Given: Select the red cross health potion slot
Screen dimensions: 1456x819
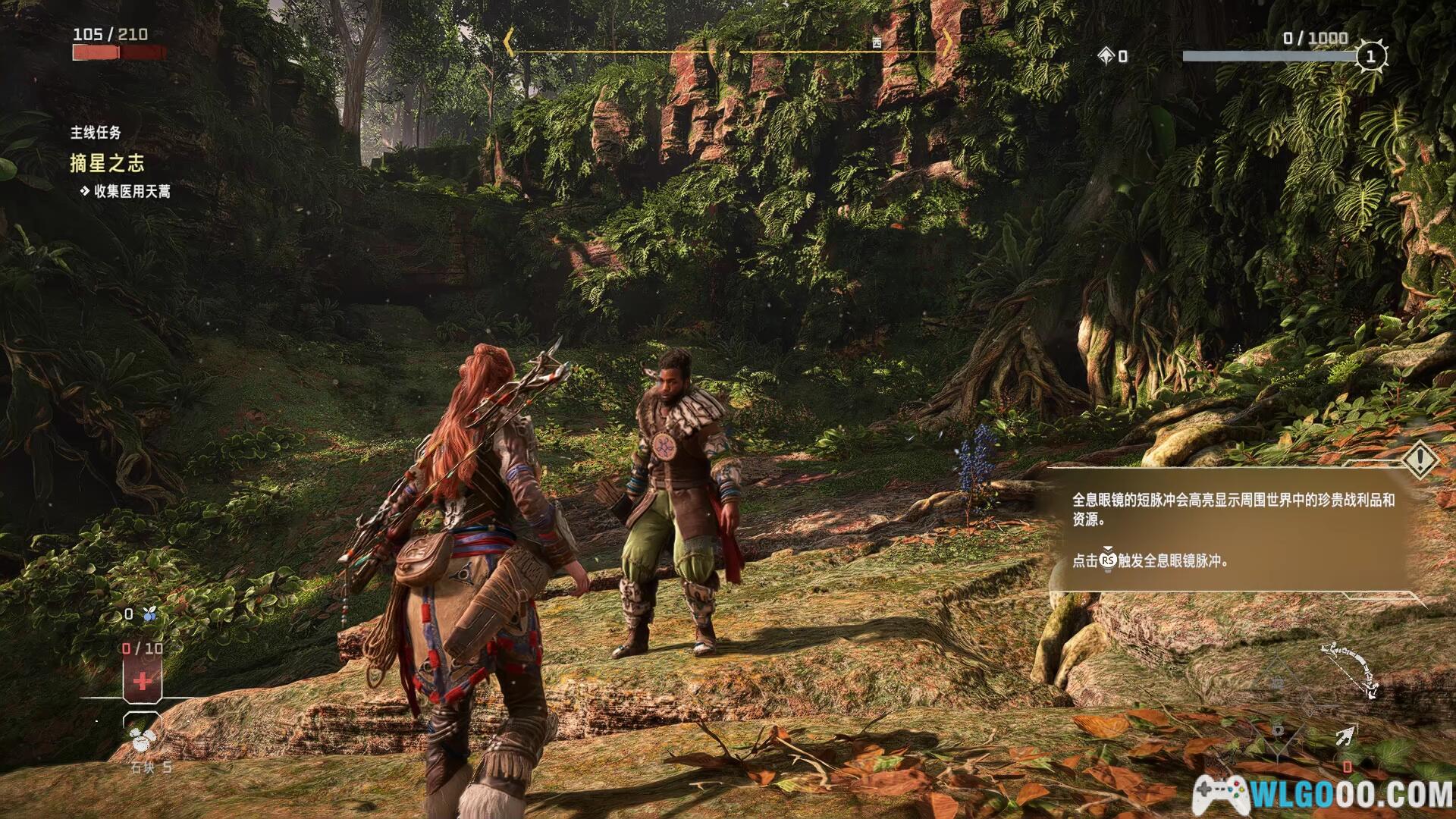Looking at the screenshot, I should (x=142, y=681).
